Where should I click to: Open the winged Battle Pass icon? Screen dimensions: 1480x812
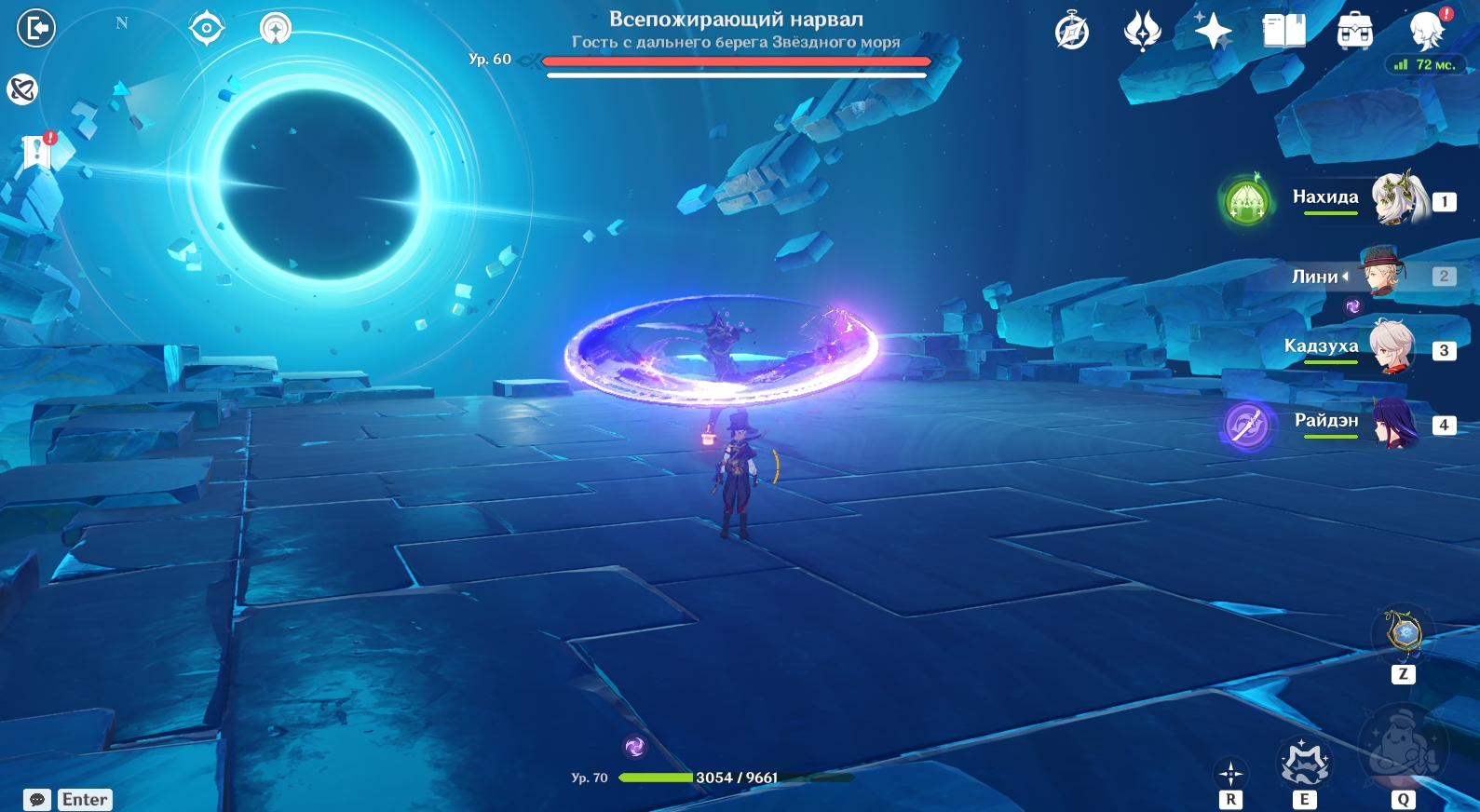point(1142,31)
